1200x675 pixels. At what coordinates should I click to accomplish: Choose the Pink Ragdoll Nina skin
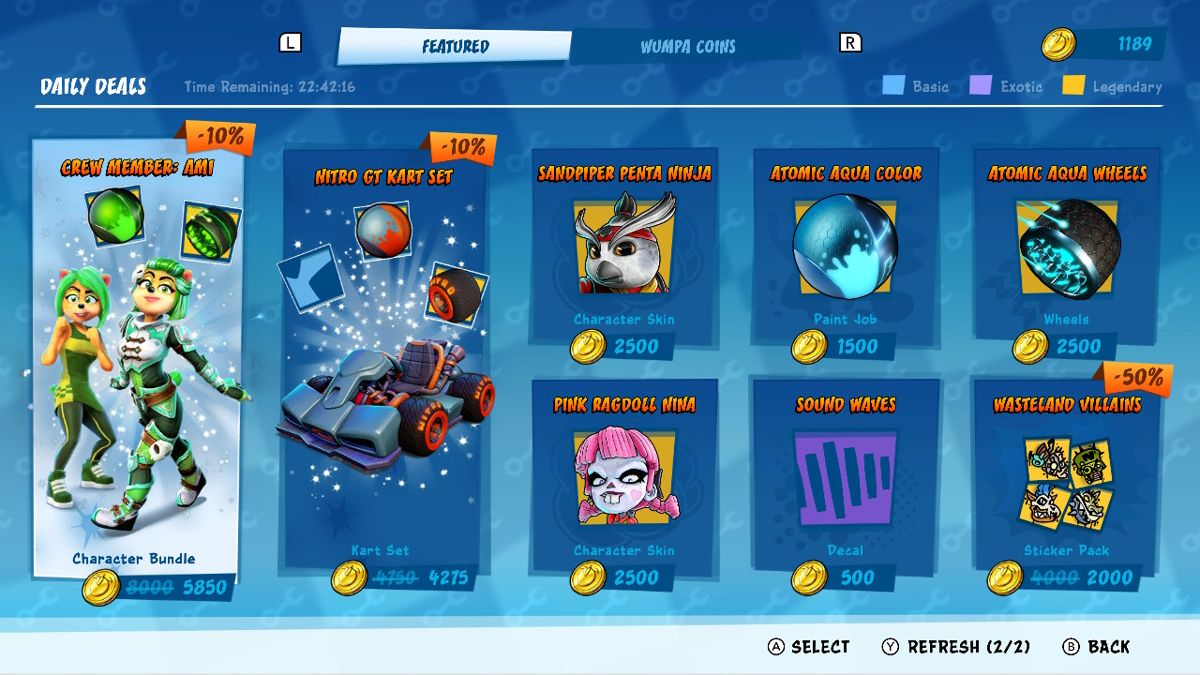(624, 480)
